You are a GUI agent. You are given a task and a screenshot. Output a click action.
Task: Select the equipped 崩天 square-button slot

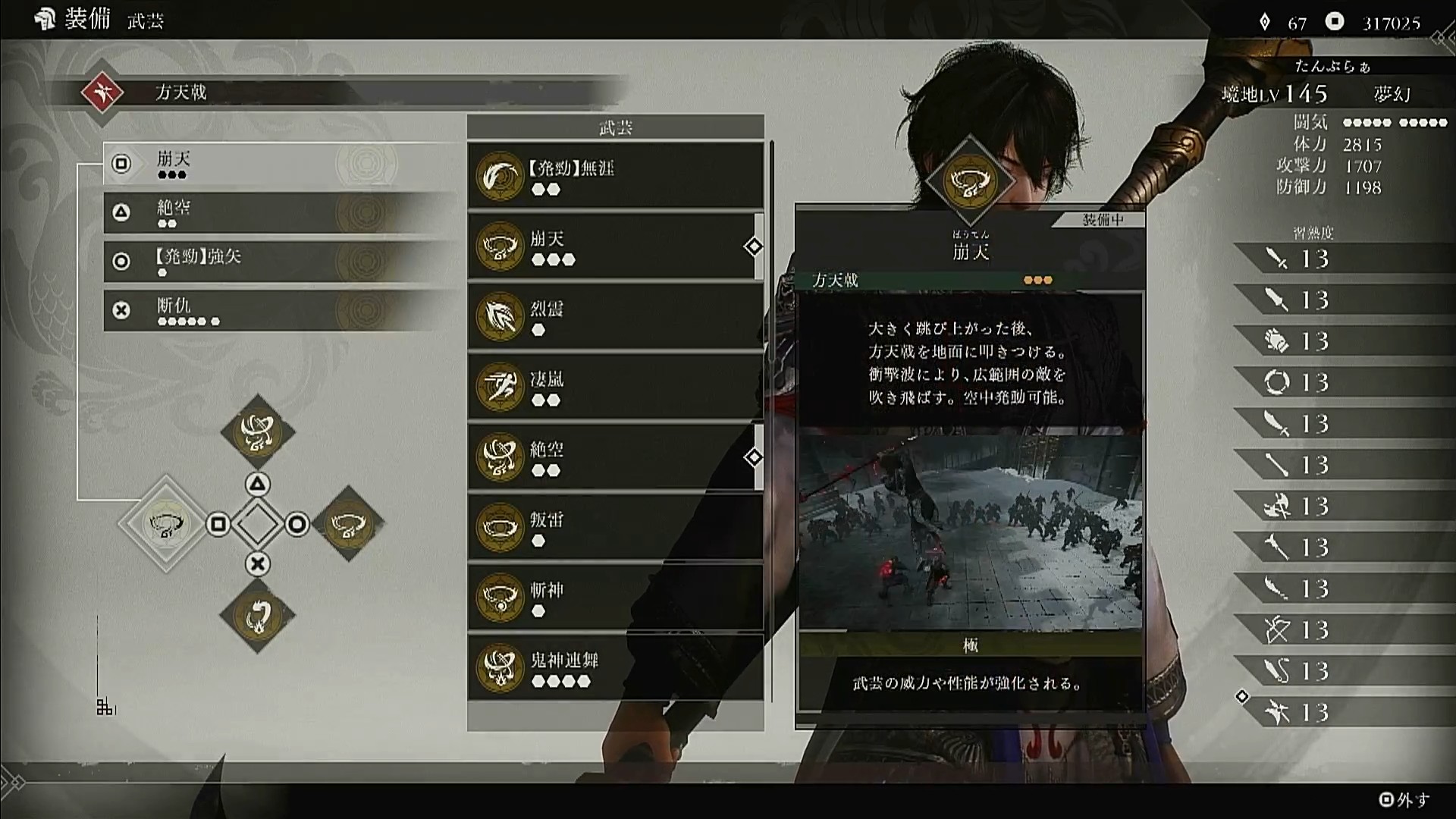[281, 164]
